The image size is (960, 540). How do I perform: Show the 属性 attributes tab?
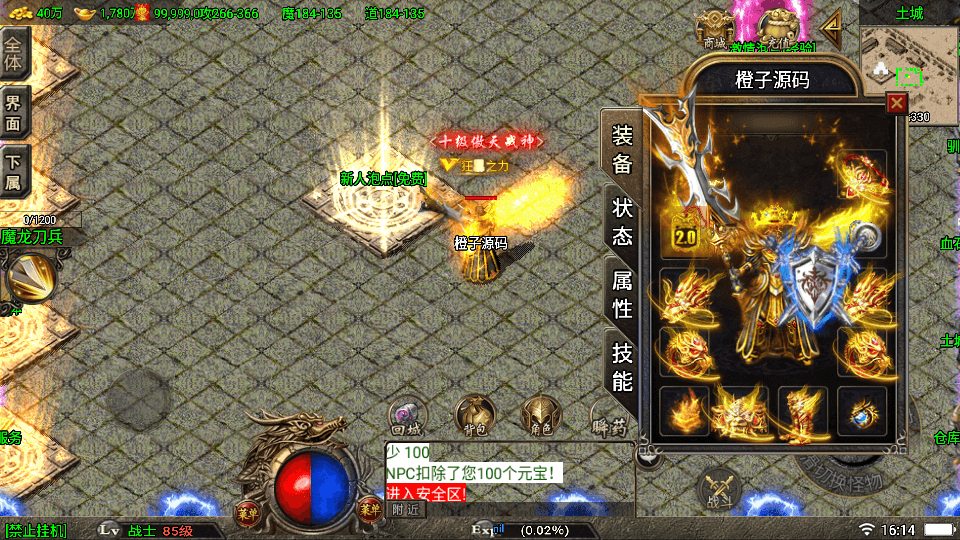point(622,293)
